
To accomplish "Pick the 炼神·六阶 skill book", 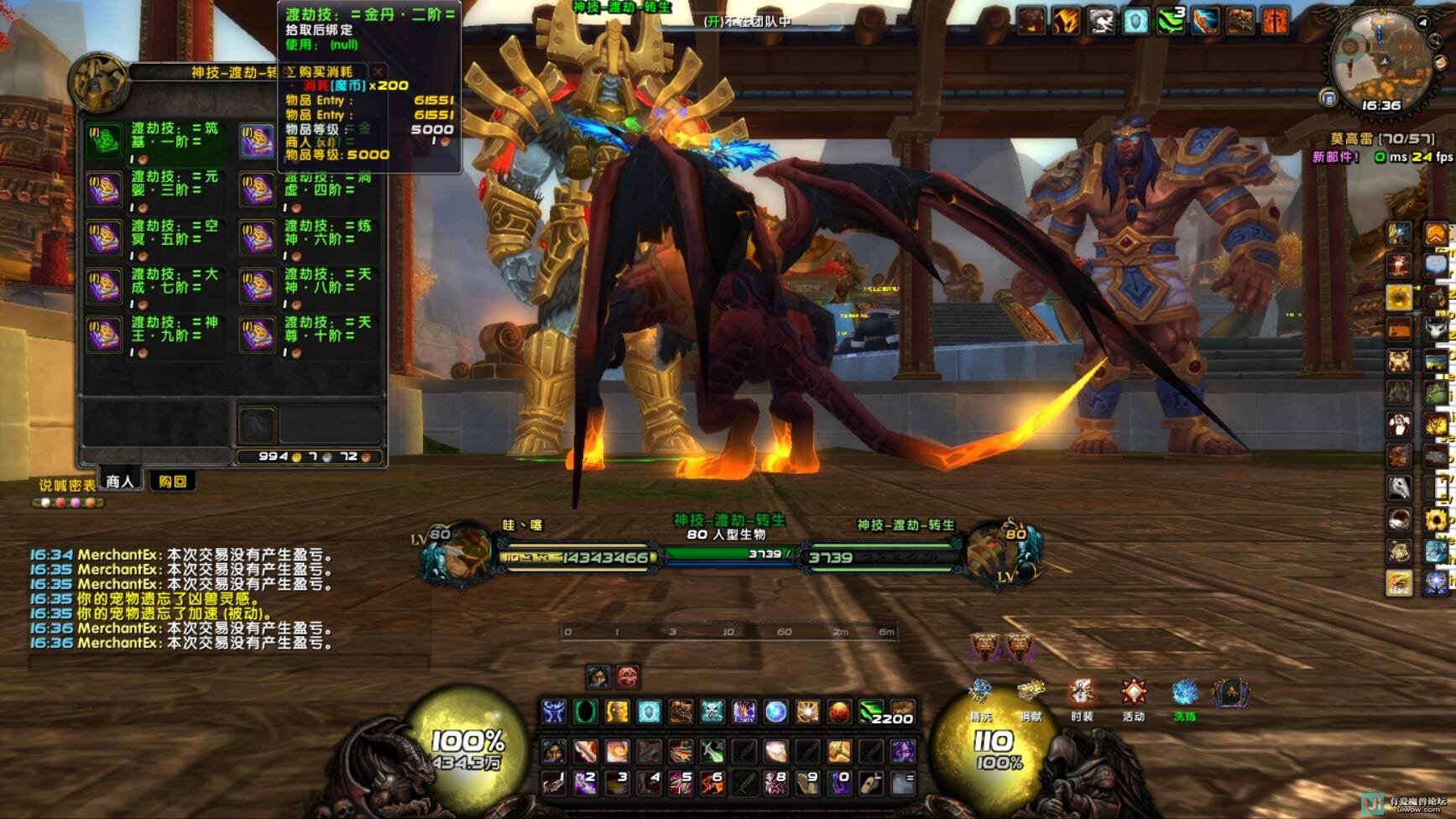I will [258, 238].
